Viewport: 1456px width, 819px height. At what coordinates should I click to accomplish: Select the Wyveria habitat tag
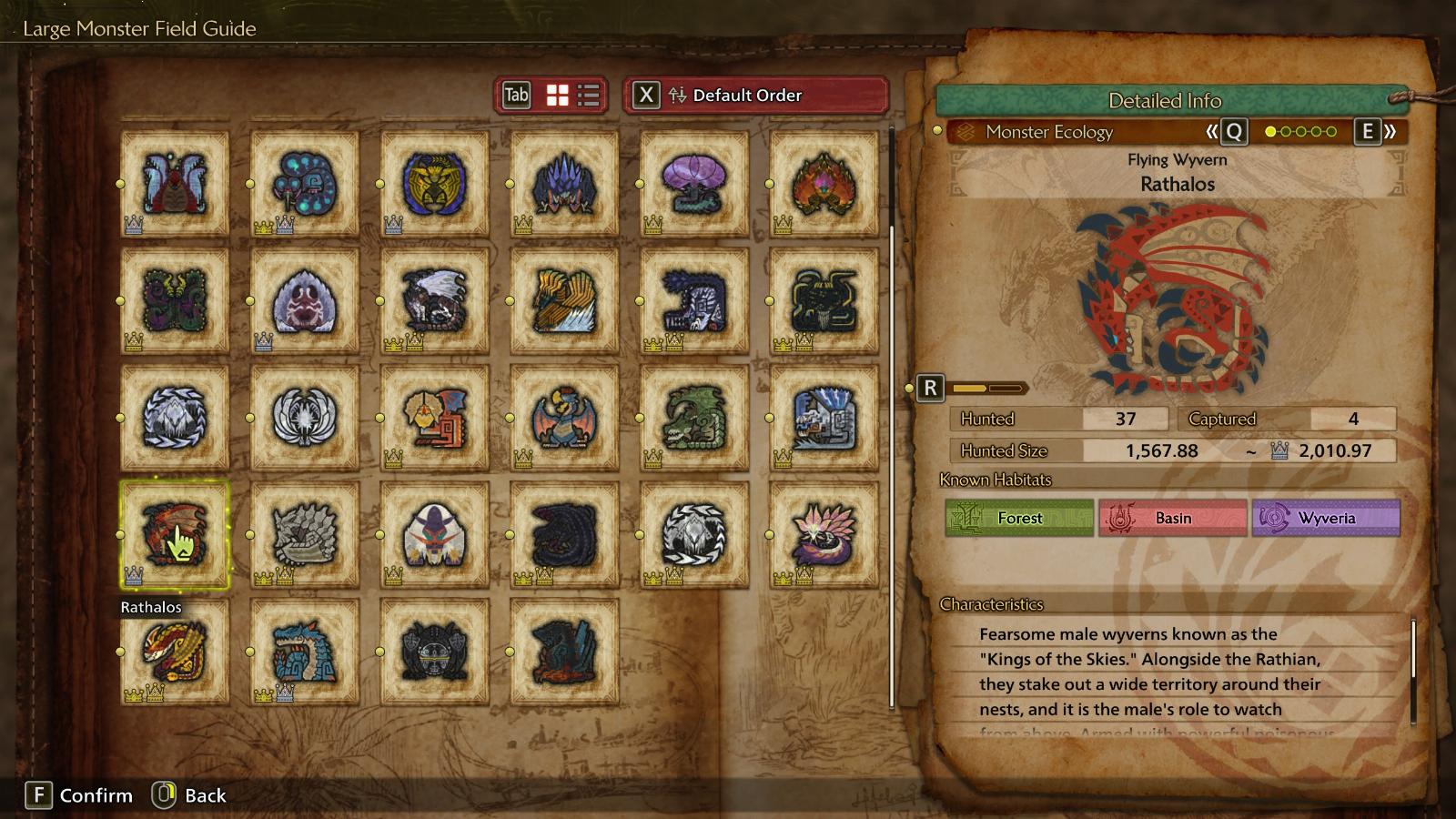[x=1325, y=518]
